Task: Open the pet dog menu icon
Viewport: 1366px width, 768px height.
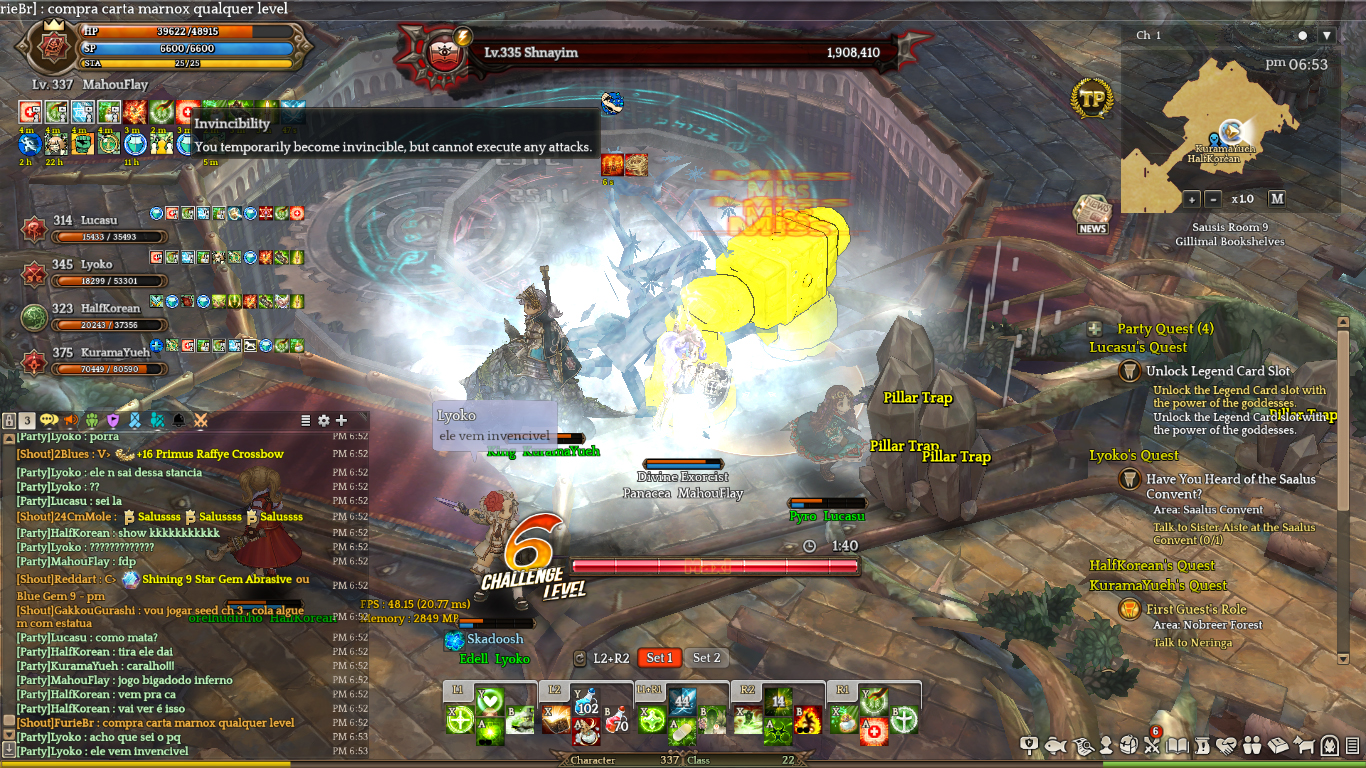Action: click(x=1304, y=745)
